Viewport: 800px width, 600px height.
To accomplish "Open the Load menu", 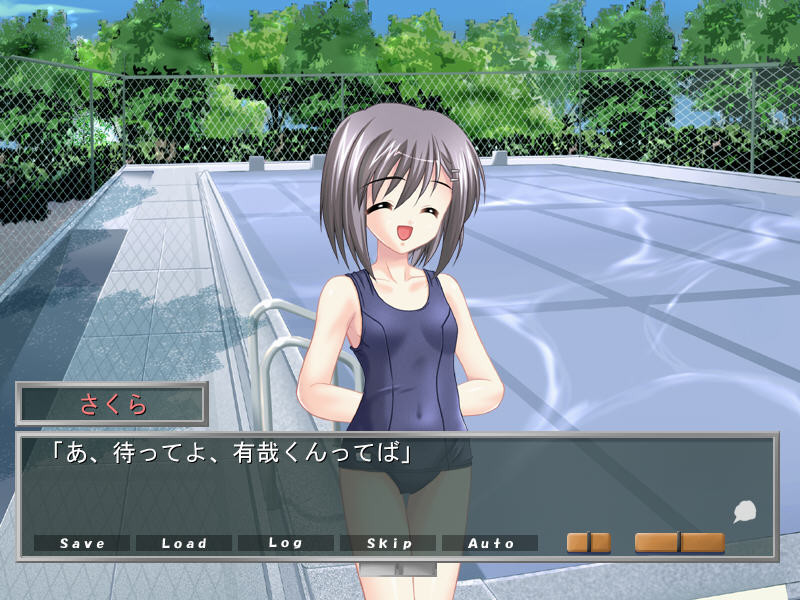I will coord(184,543).
